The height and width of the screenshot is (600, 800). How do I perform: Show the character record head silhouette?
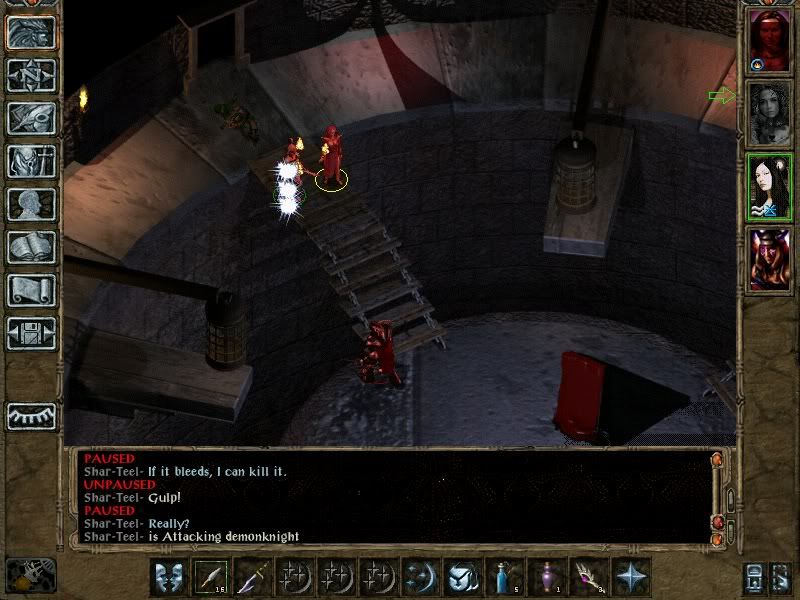31,204
